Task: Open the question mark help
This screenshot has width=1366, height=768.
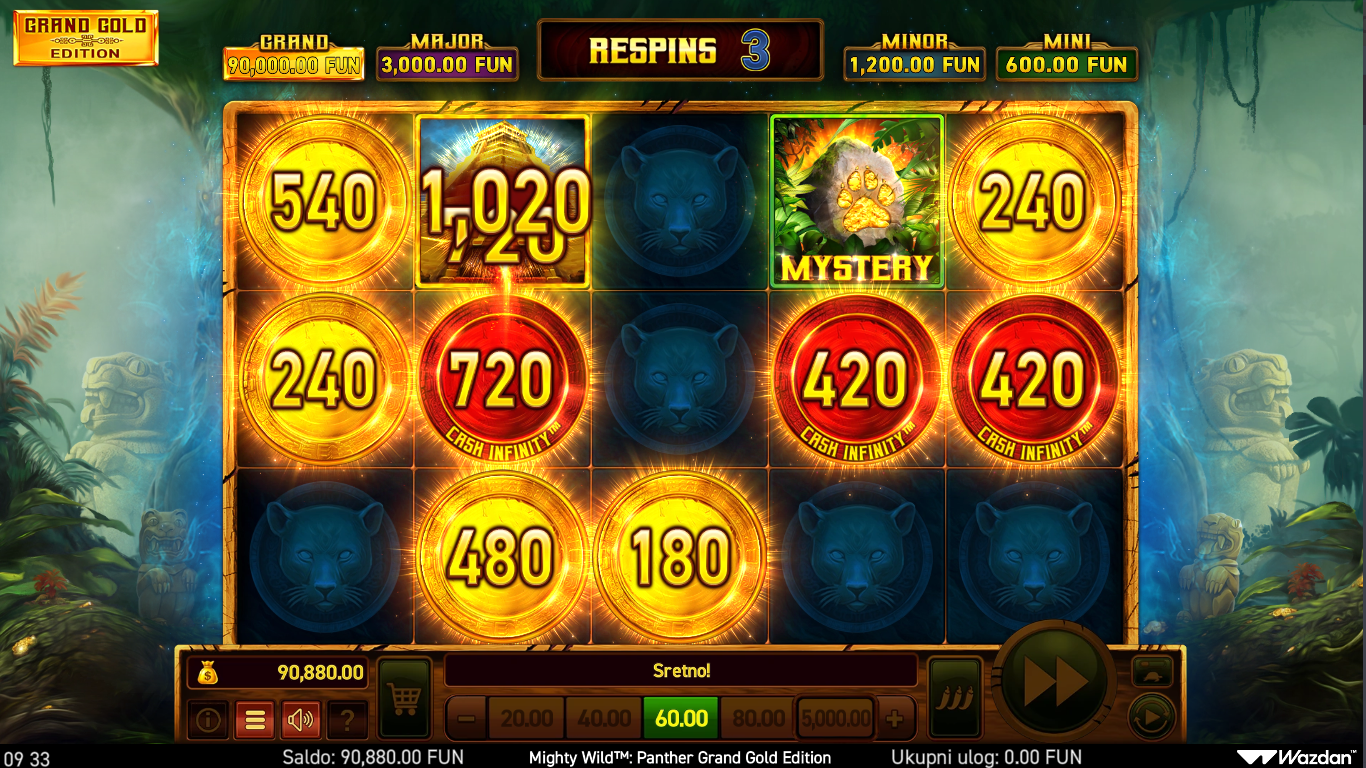Action: coord(347,719)
